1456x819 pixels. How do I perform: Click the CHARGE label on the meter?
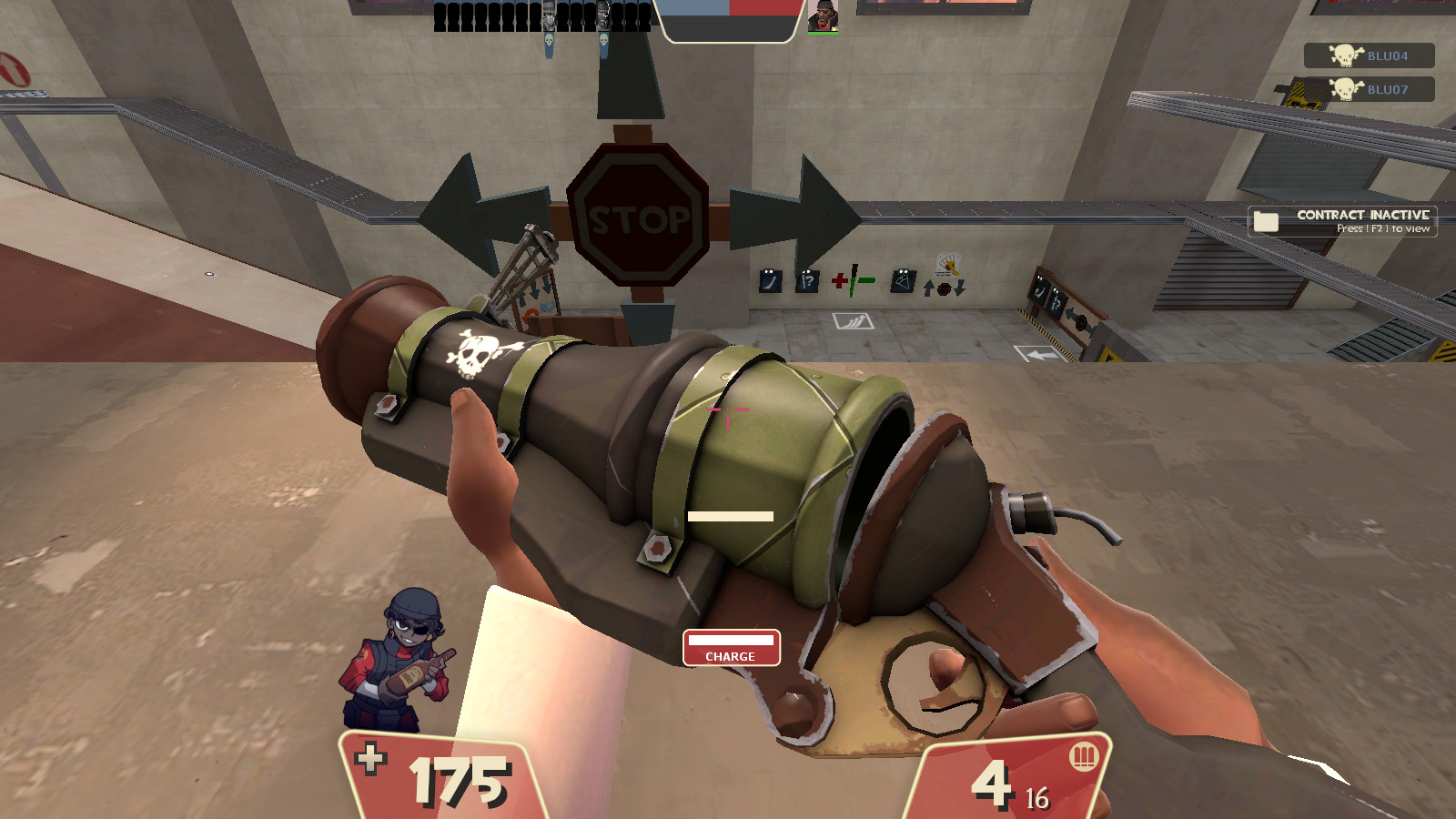[x=730, y=656]
